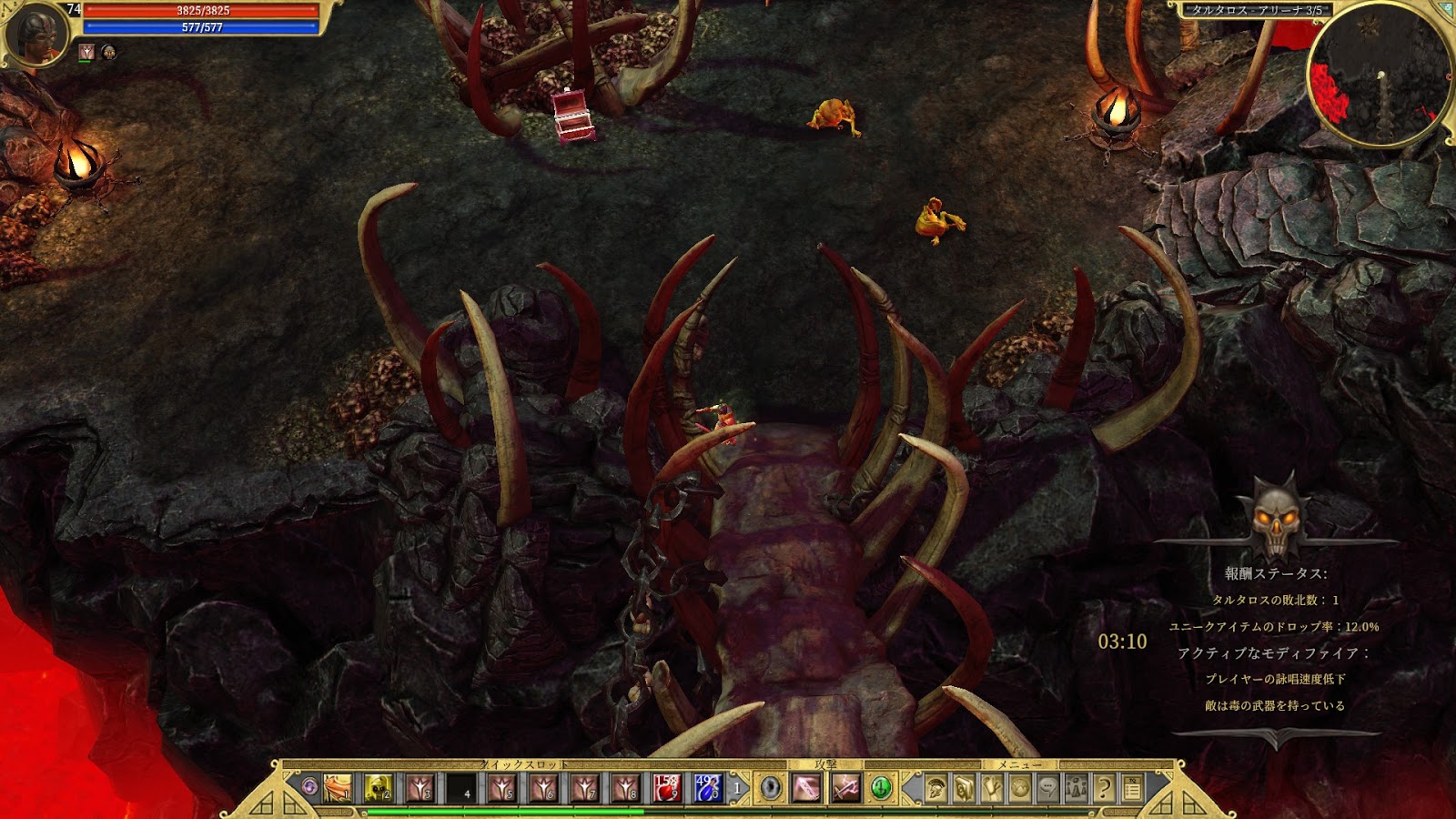Select the scroll item in quickslot 1

pos(338,788)
